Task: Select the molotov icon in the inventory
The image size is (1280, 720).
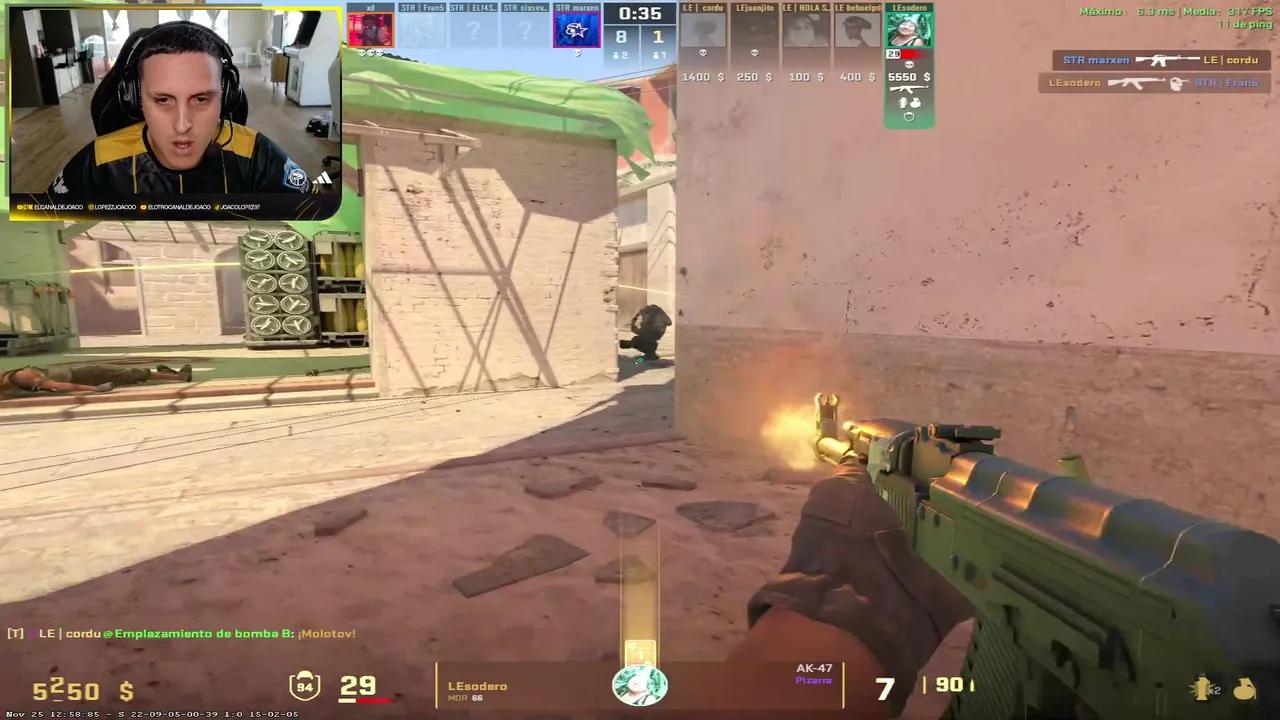Action: [x=1245, y=688]
